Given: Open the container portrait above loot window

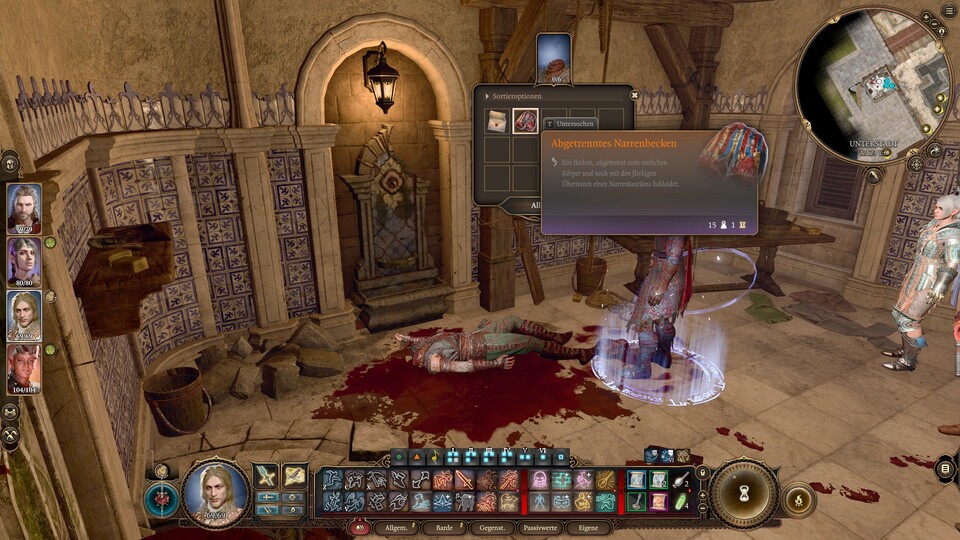Looking at the screenshot, I should 553,57.
